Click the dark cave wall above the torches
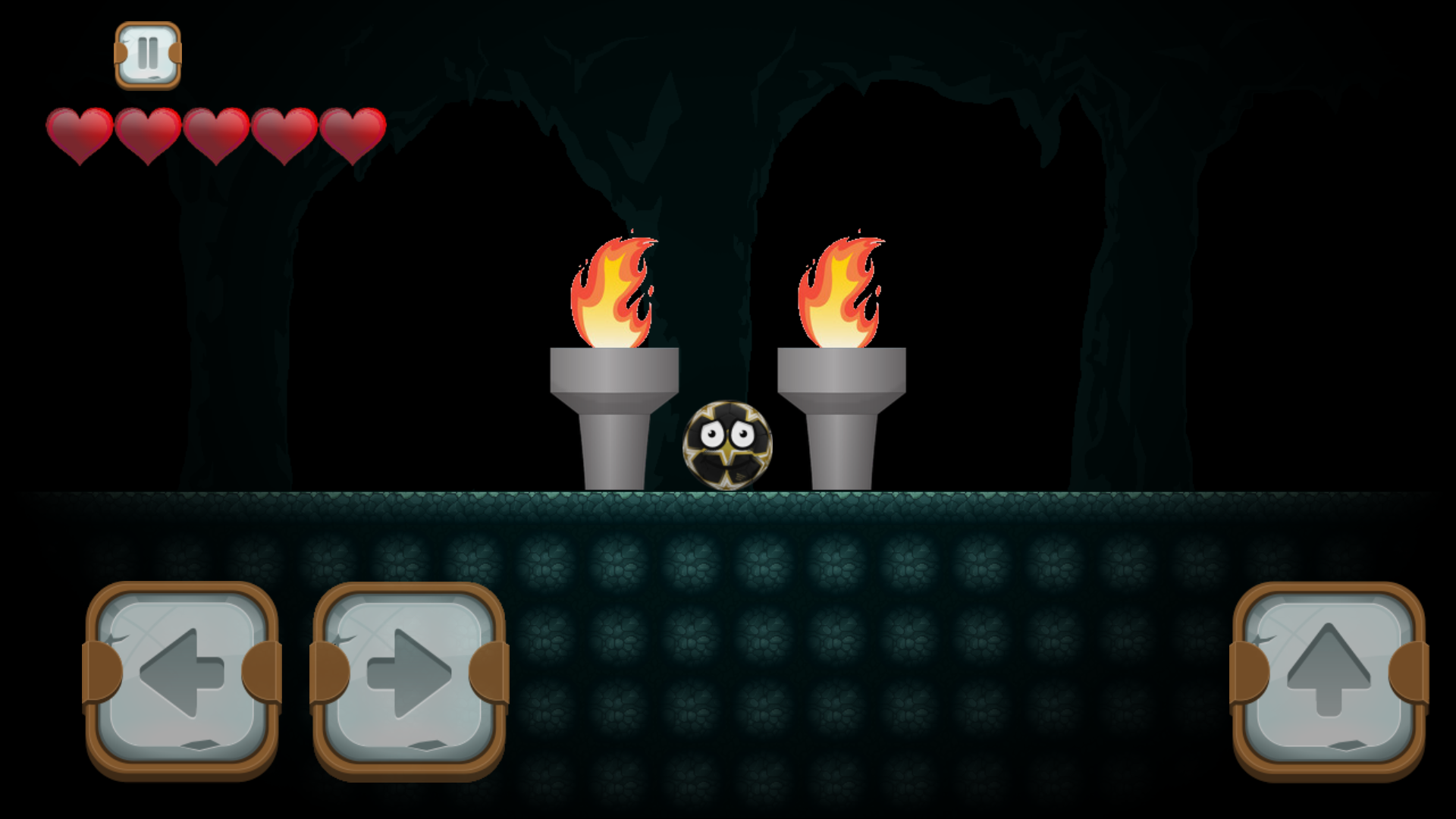 (728, 152)
